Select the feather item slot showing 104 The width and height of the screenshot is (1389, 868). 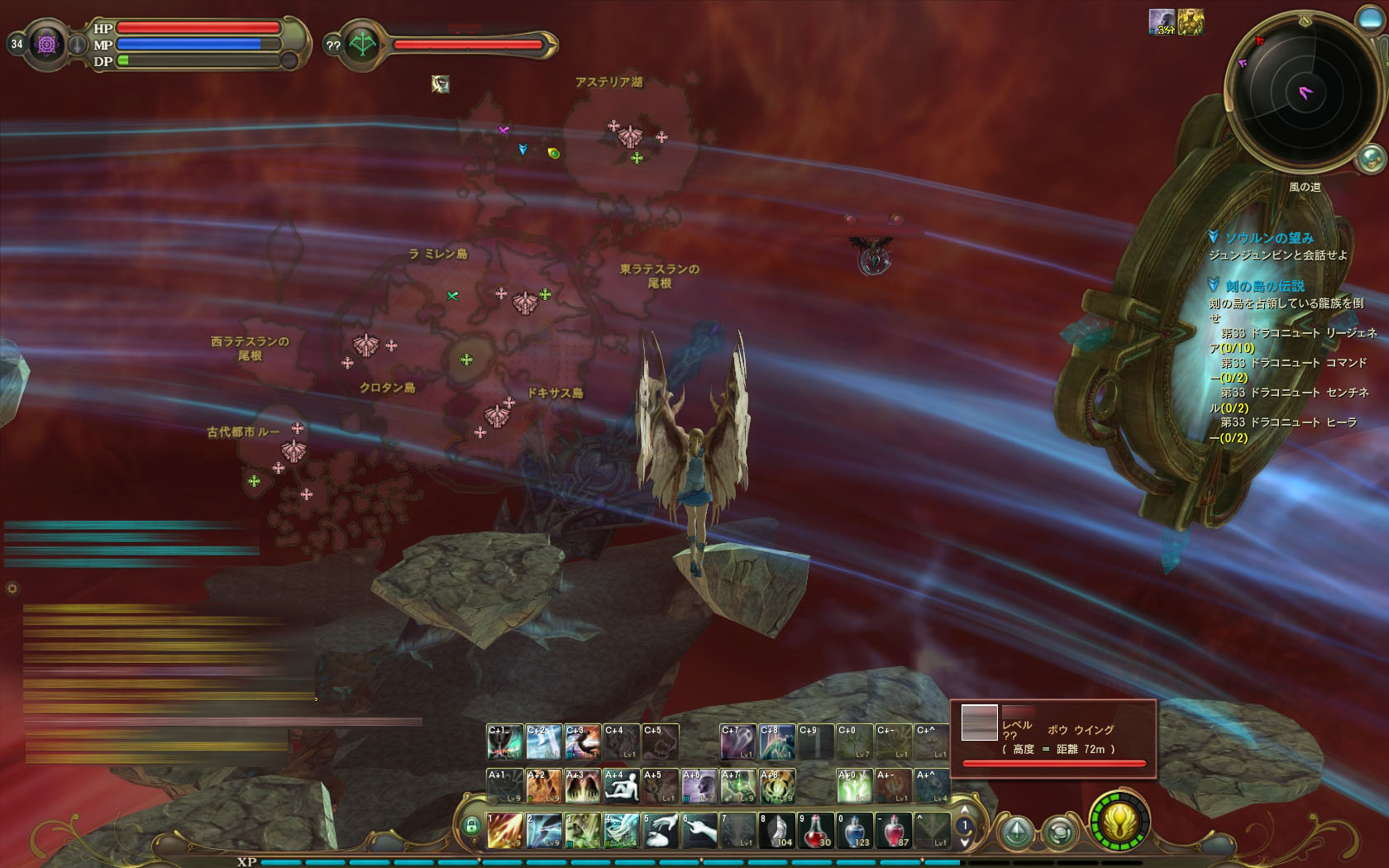click(x=777, y=830)
